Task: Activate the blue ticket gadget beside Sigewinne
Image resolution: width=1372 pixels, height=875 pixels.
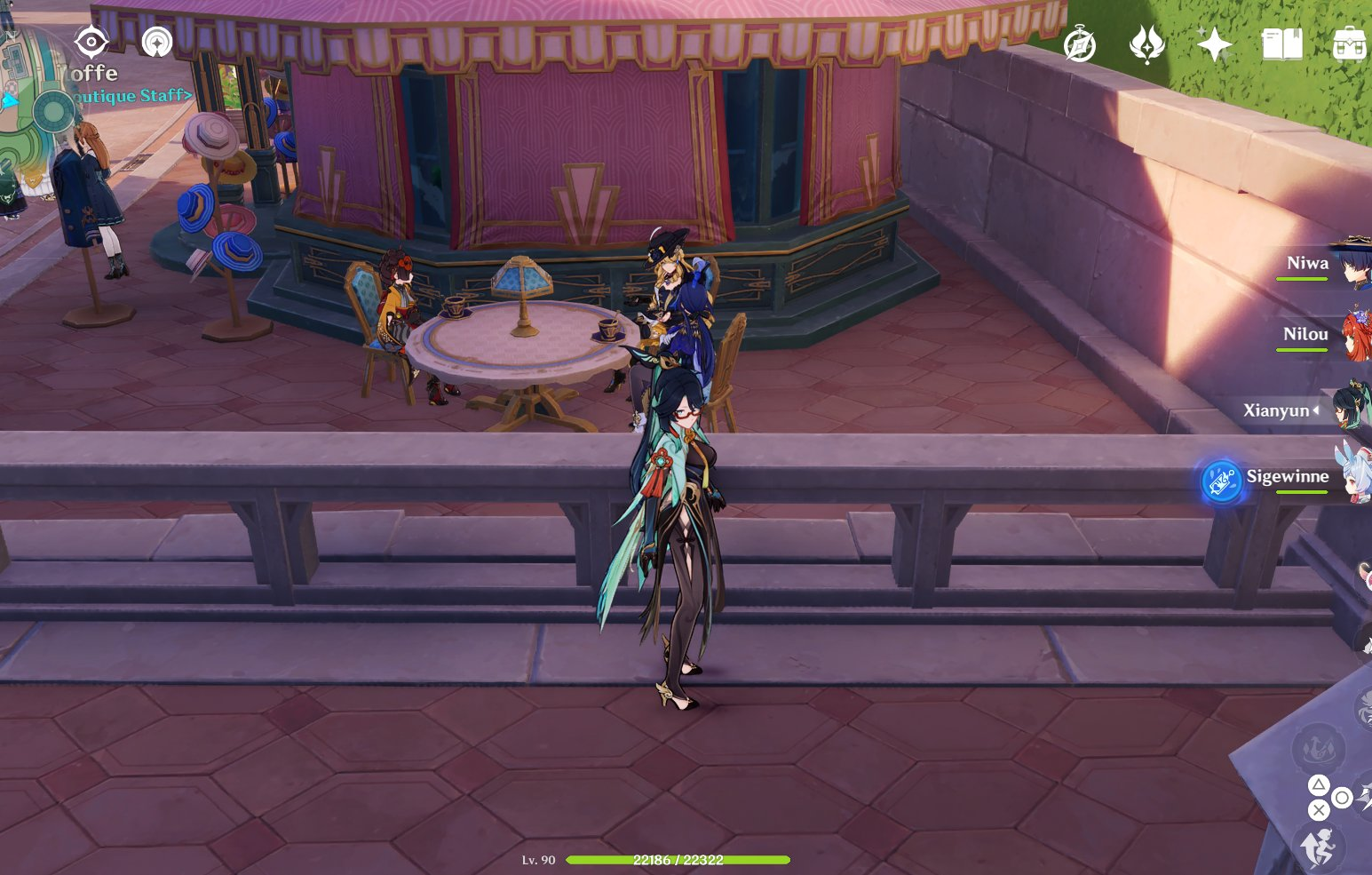Action: pyautogui.click(x=1221, y=481)
